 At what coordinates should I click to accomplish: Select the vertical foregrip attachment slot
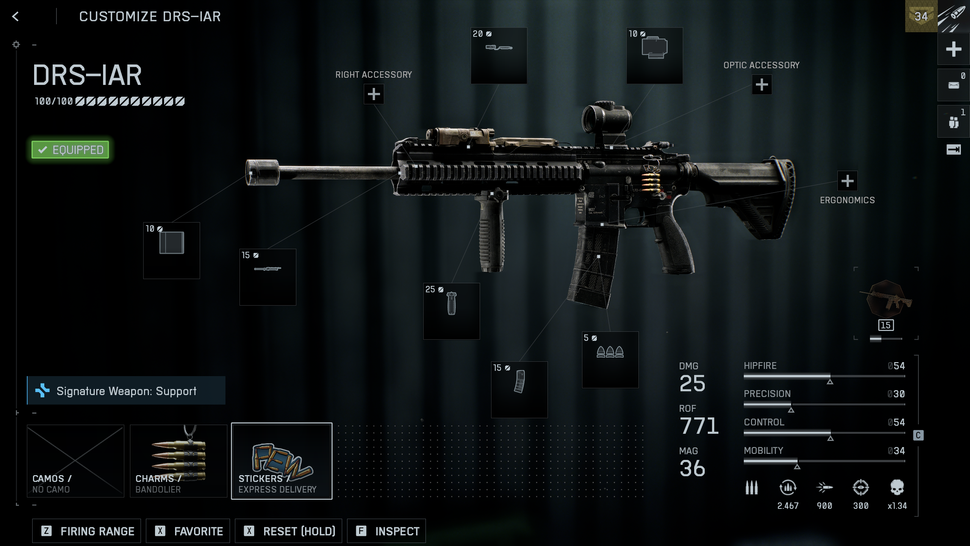(x=451, y=310)
